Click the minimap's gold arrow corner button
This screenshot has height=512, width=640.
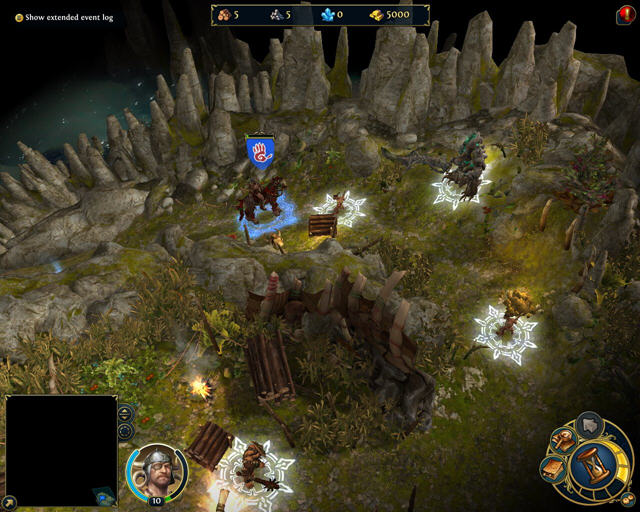click(x=10, y=501)
